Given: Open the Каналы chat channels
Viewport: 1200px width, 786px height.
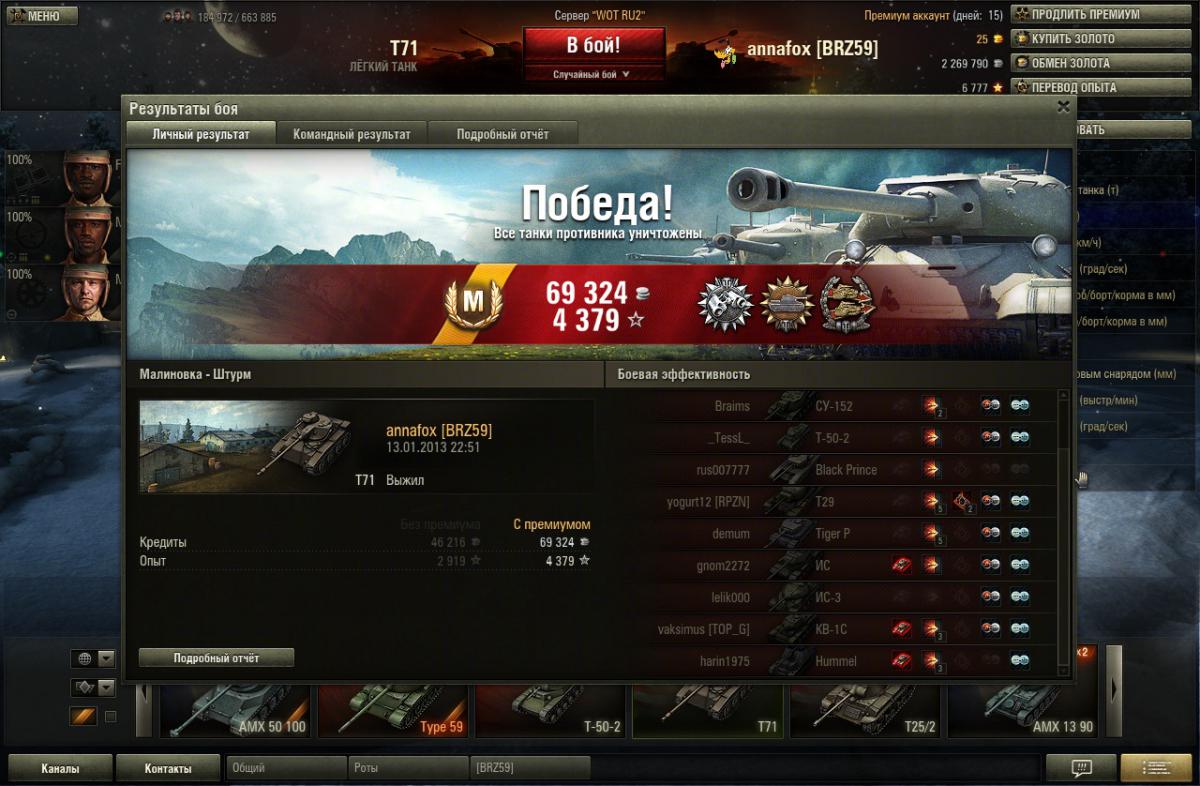Looking at the screenshot, I should [x=60, y=769].
